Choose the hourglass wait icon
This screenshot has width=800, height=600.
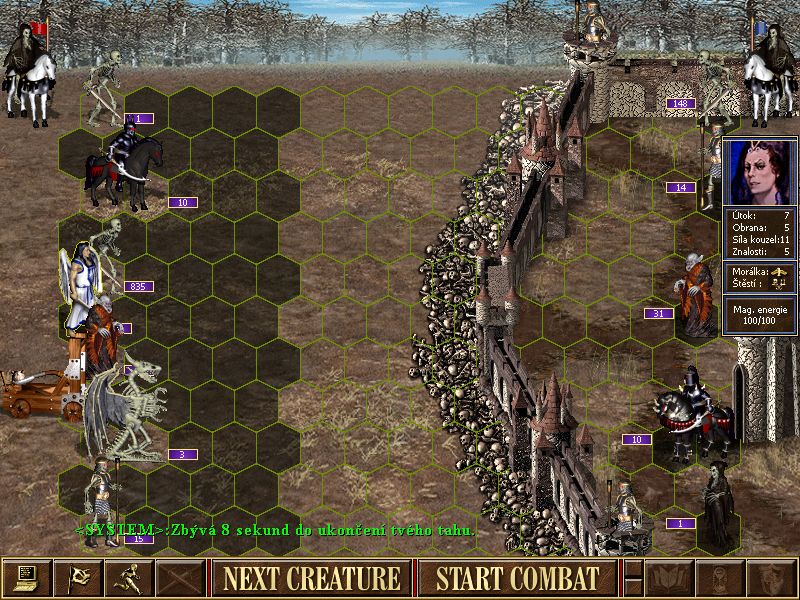721,578
